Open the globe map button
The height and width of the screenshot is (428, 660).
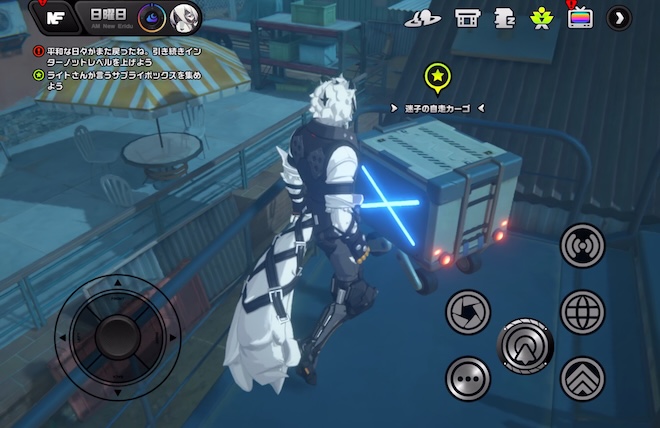click(x=582, y=311)
